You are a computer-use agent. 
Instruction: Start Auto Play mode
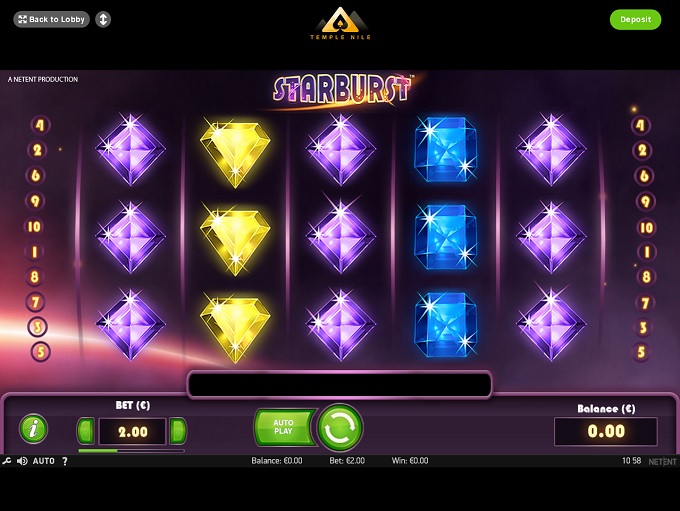(x=283, y=428)
